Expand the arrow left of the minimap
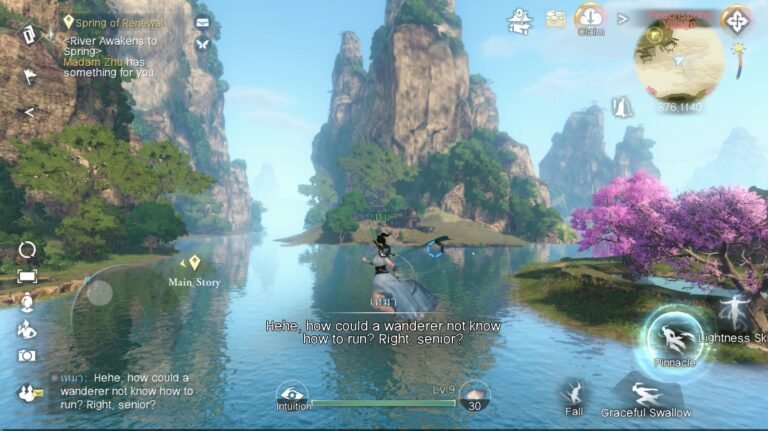 tap(623, 18)
